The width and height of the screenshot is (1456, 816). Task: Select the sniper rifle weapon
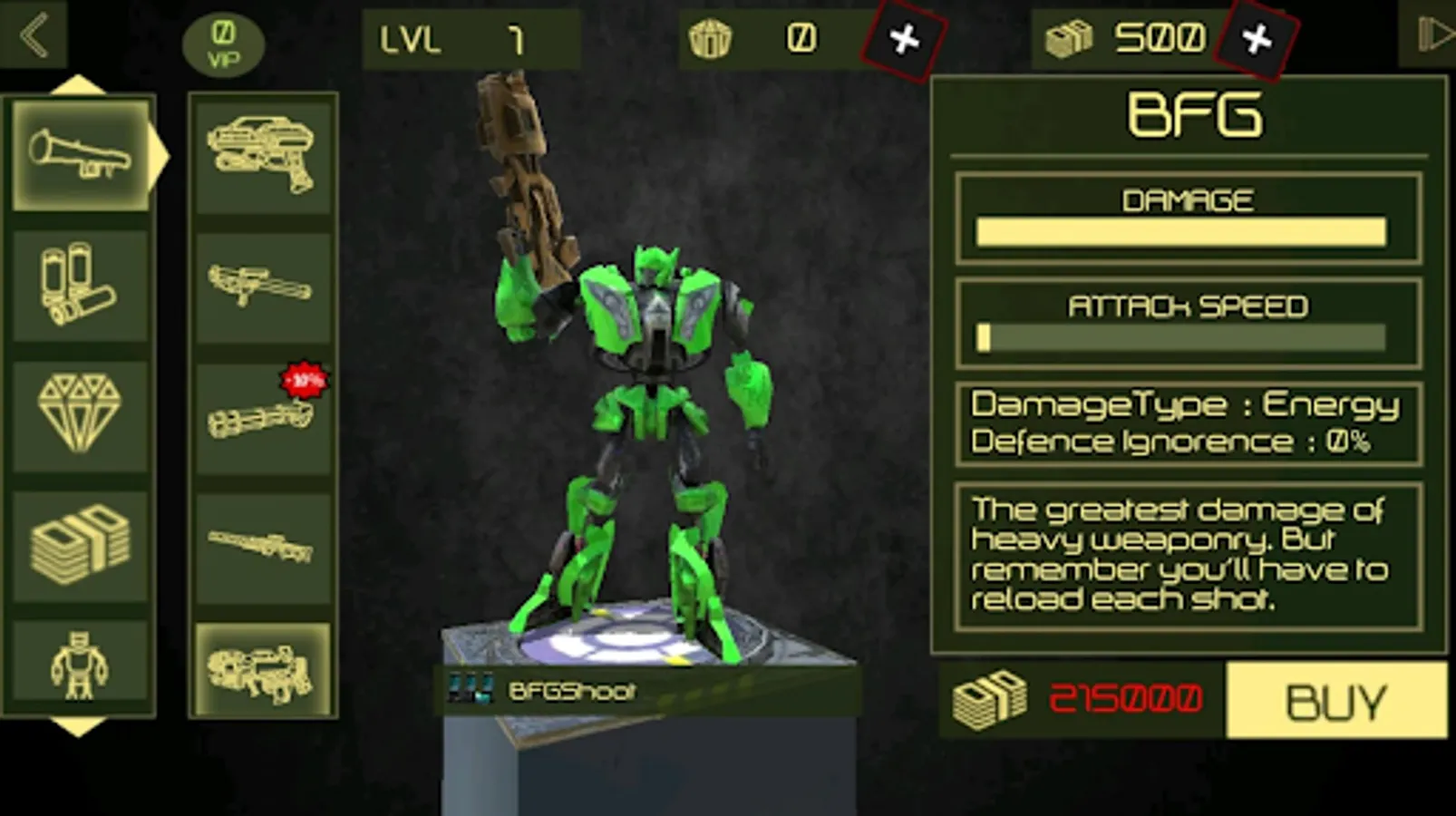click(262, 544)
